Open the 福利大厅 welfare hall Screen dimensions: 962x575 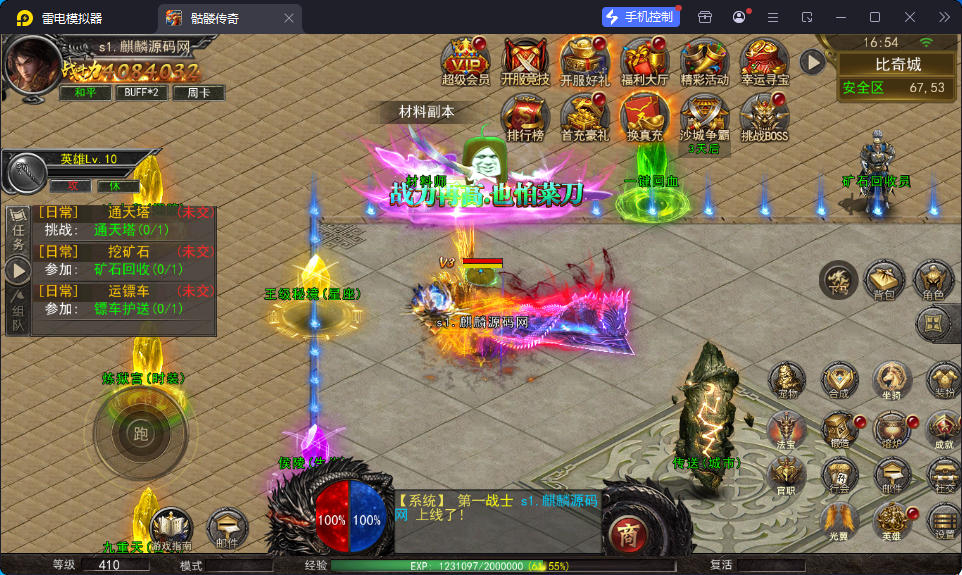click(x=644, y=60)
